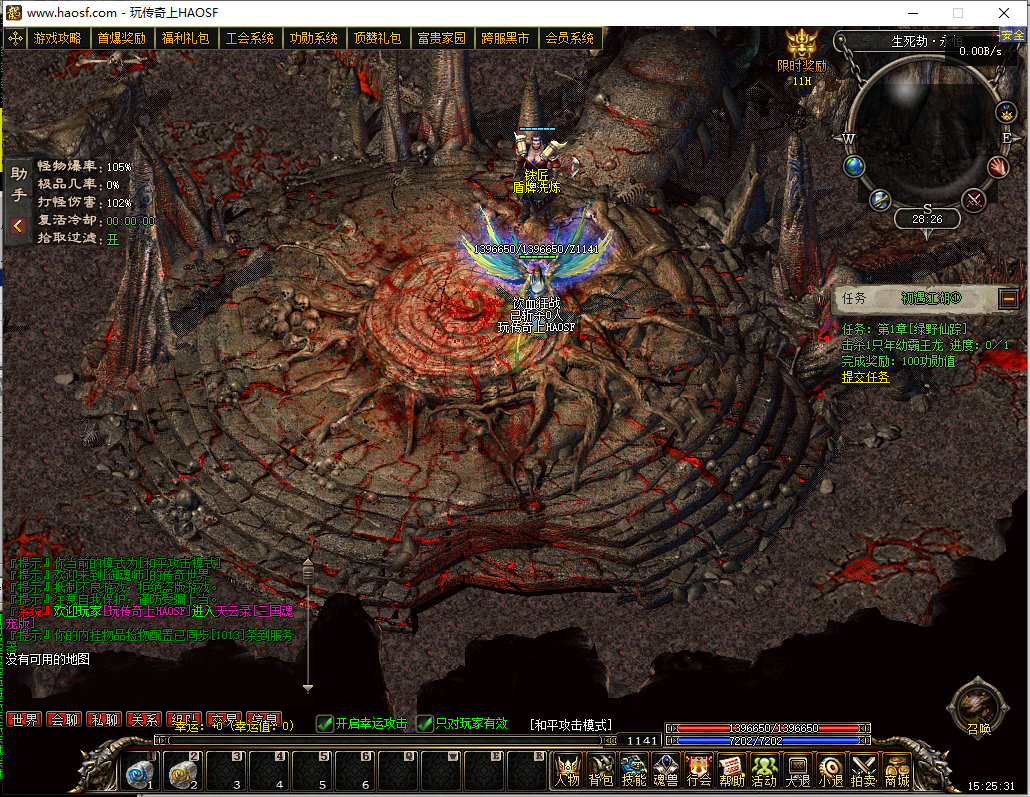
Task: Toggle the 开启幸运攻击 lucky attack checkbox
Action: pos(325,724)
